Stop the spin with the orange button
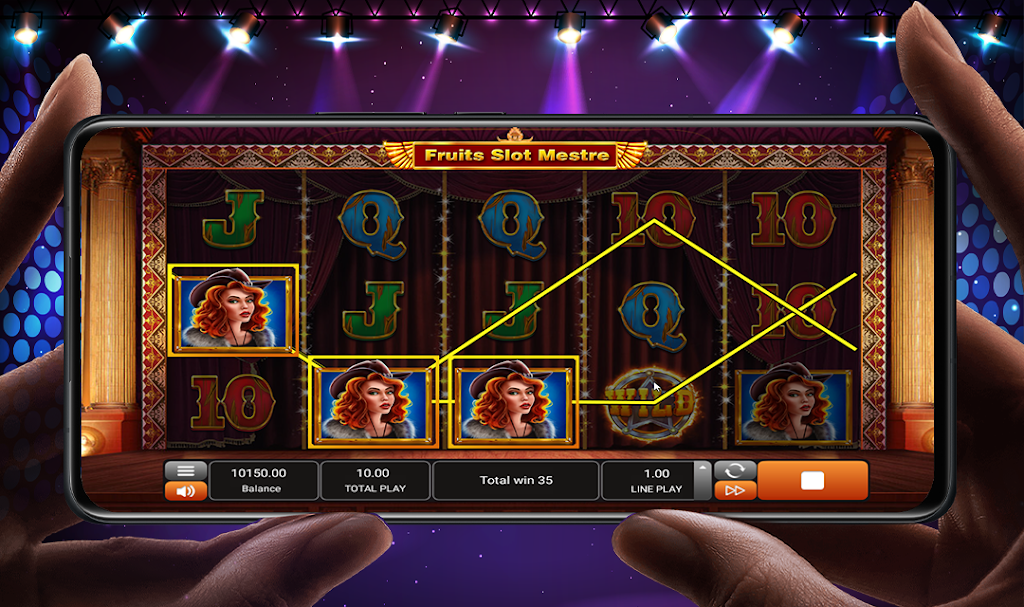This screenshot has width=1024, height=607. pyautogui.click(x=812, y=481)
